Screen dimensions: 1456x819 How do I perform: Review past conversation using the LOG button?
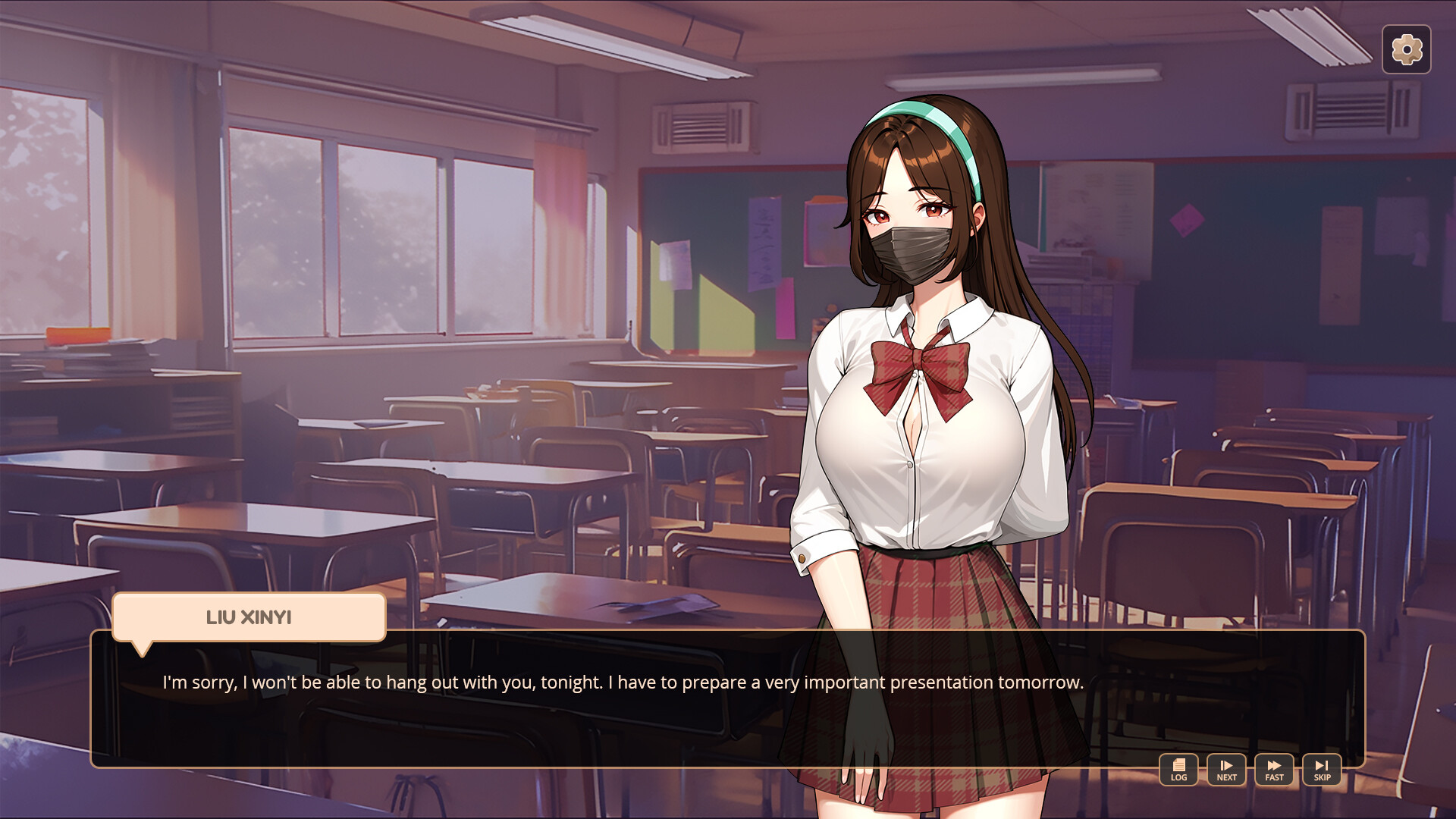1178,769
